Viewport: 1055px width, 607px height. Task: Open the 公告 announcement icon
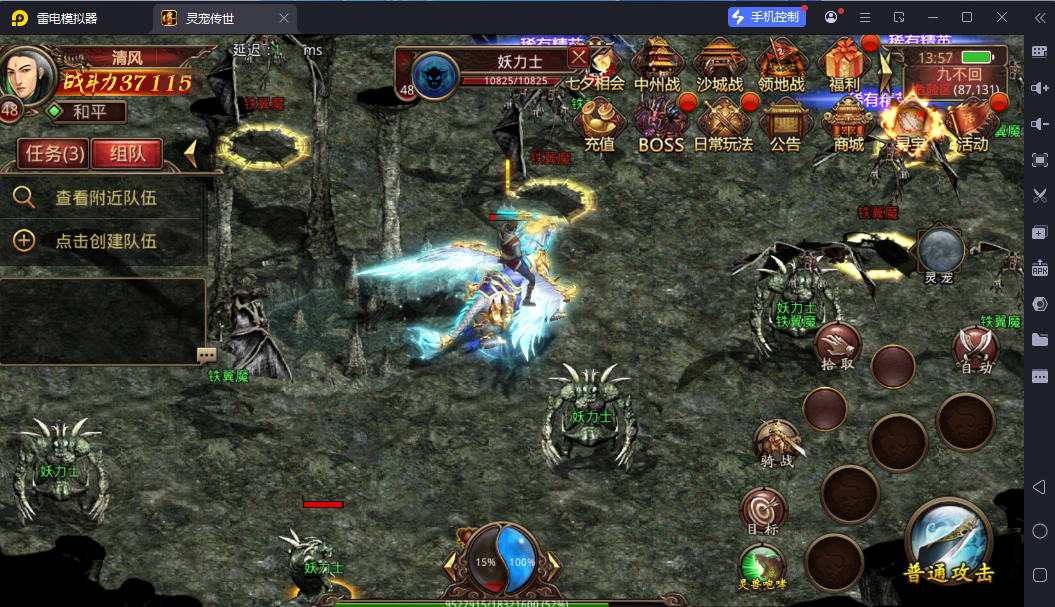(x=785, y=127)
